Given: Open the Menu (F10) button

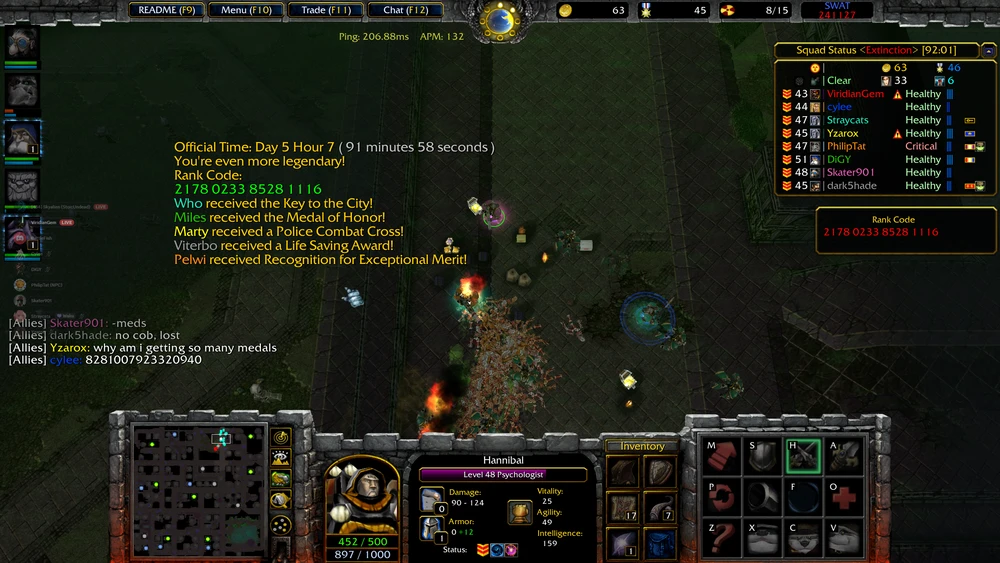Looking at the screenshot, I should (246, 10).
